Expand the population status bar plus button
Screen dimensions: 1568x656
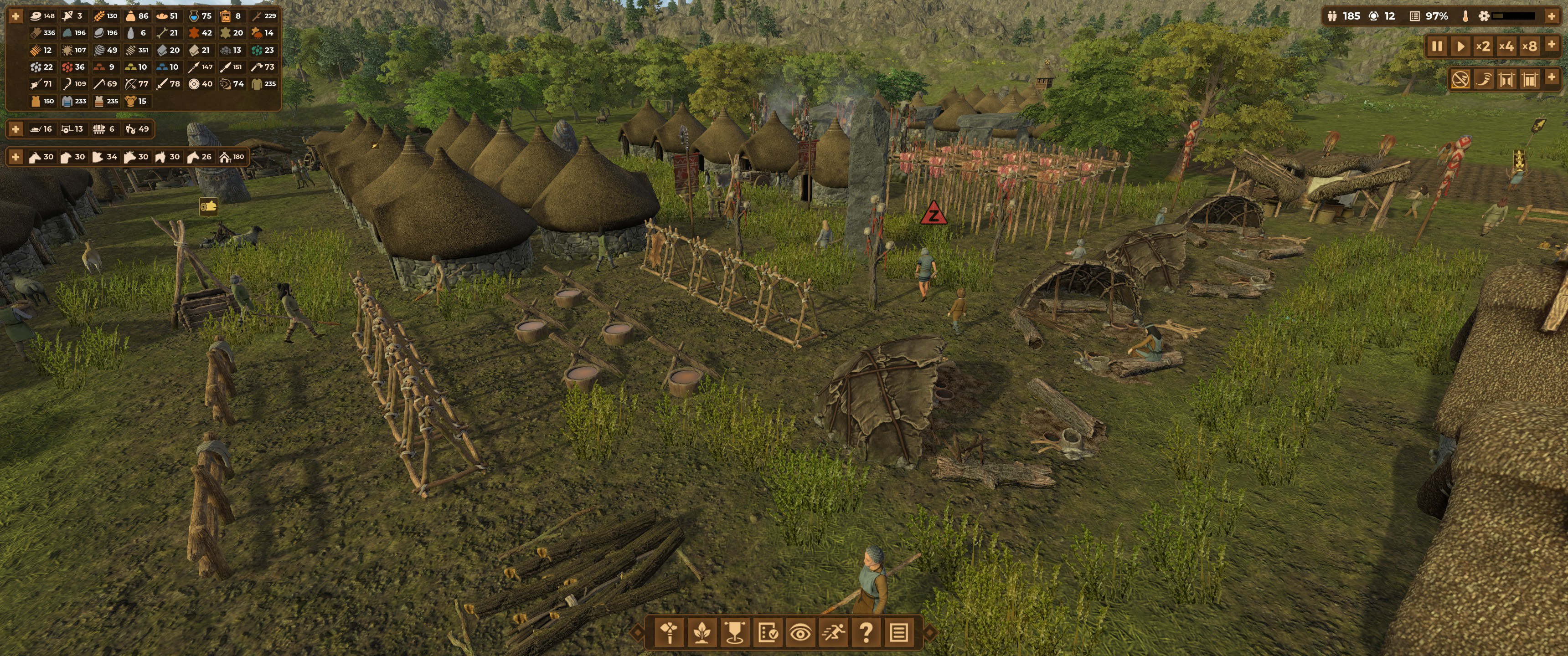click(x=1552, y=16)
